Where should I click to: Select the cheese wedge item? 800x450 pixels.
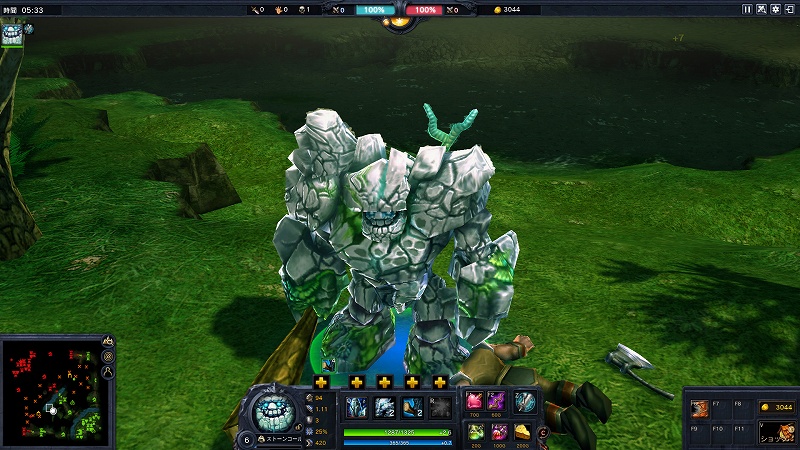(523, 431)
